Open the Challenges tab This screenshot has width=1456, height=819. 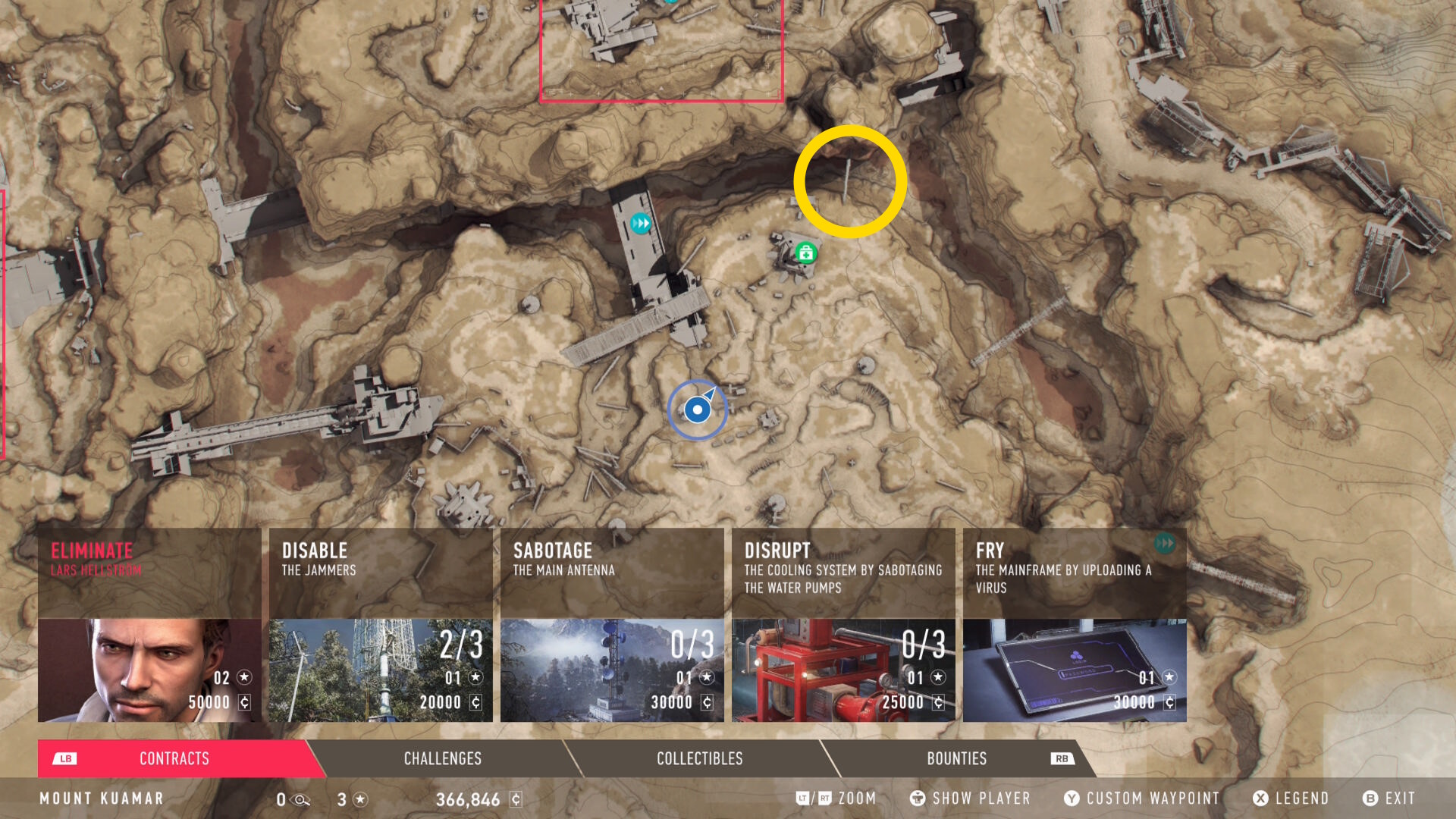[x=443, y=758]
